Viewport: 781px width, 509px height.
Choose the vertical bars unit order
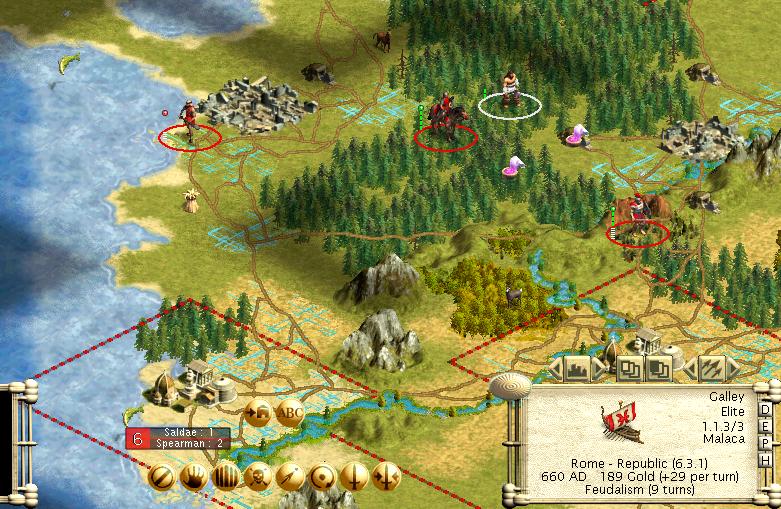[226, 476]
